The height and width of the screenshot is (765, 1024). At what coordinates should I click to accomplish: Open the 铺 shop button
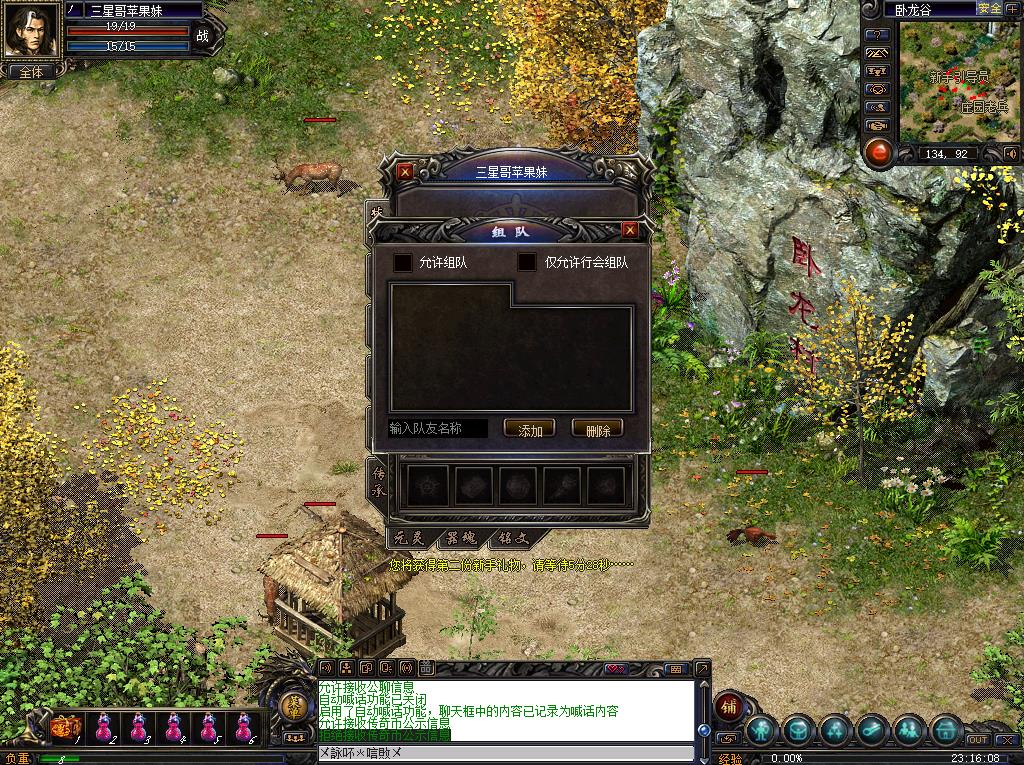[731, 704]
